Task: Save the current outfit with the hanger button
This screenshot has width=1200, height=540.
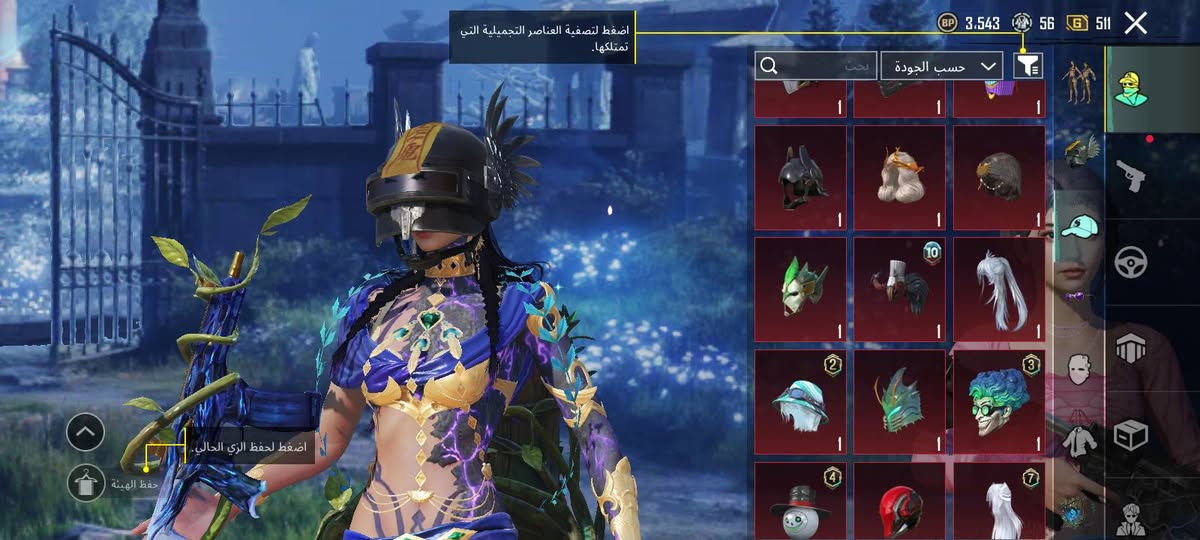Action: pyautogui.click(x=86, y=483)
